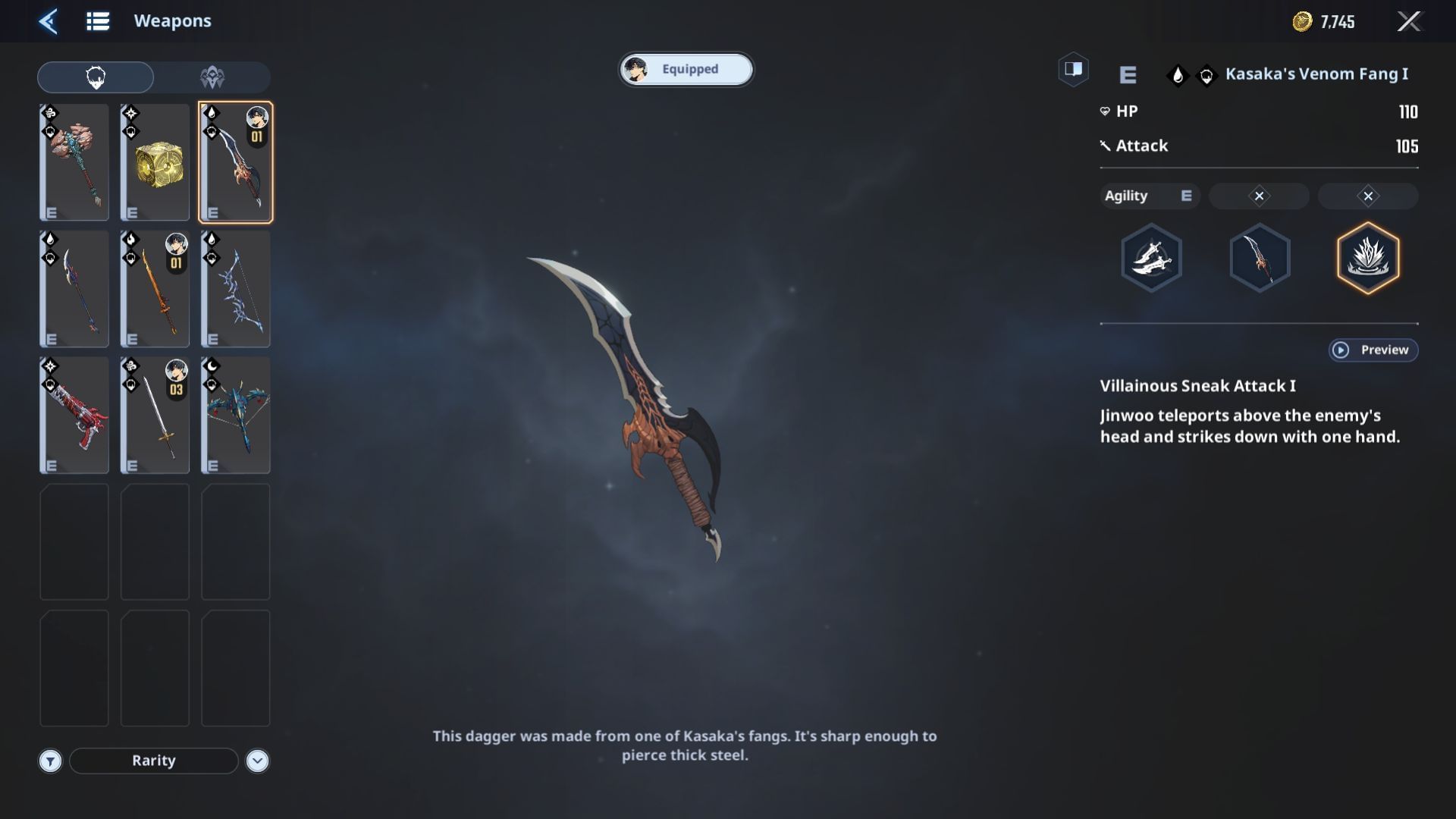Image resolution: width=1456 pixels, height=819 pixels.
Task: Open the glowing Villainous Sneak Attack skill icon
Action: 1367,258
